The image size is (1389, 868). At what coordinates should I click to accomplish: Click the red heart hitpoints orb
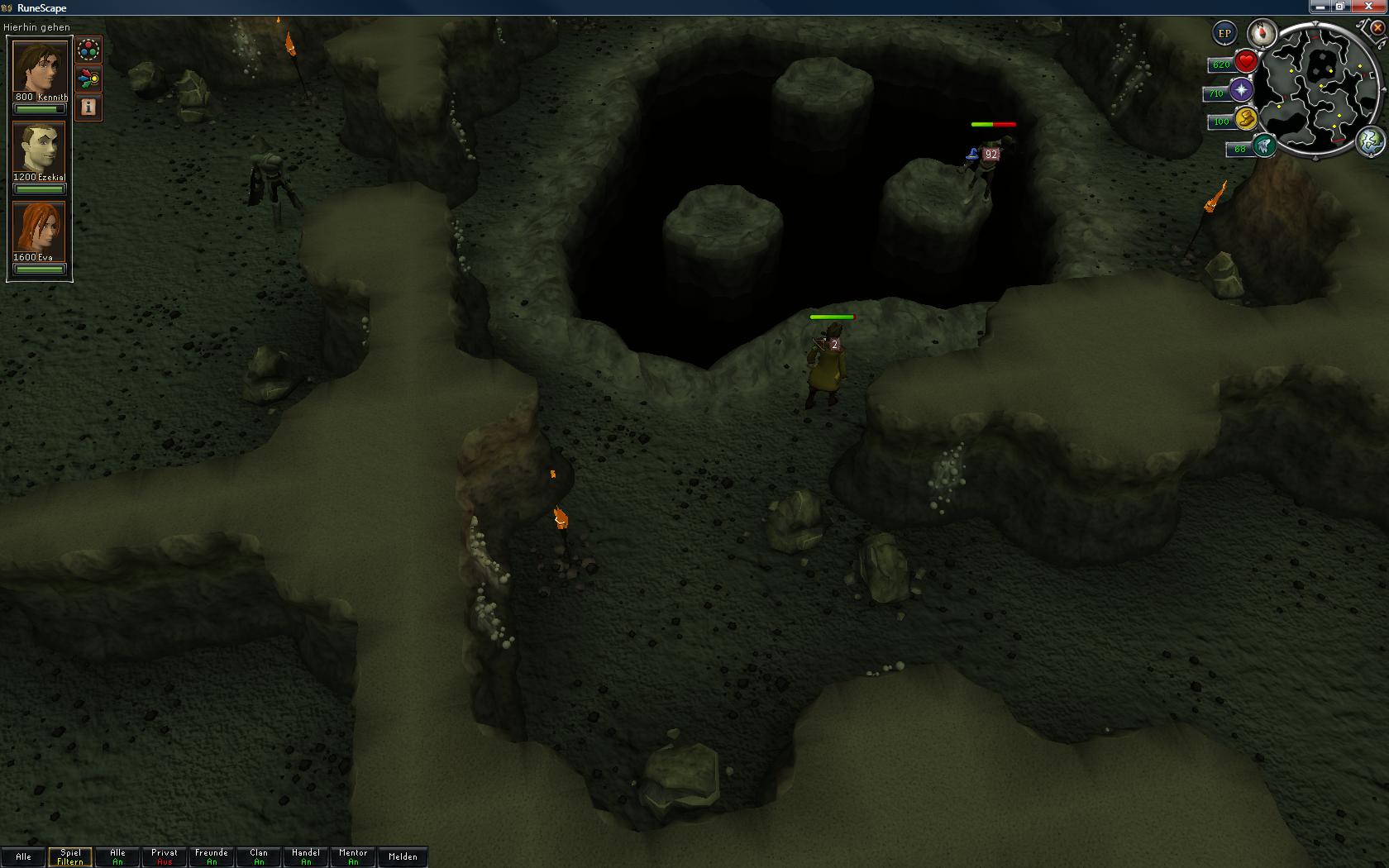point(1246,62)
